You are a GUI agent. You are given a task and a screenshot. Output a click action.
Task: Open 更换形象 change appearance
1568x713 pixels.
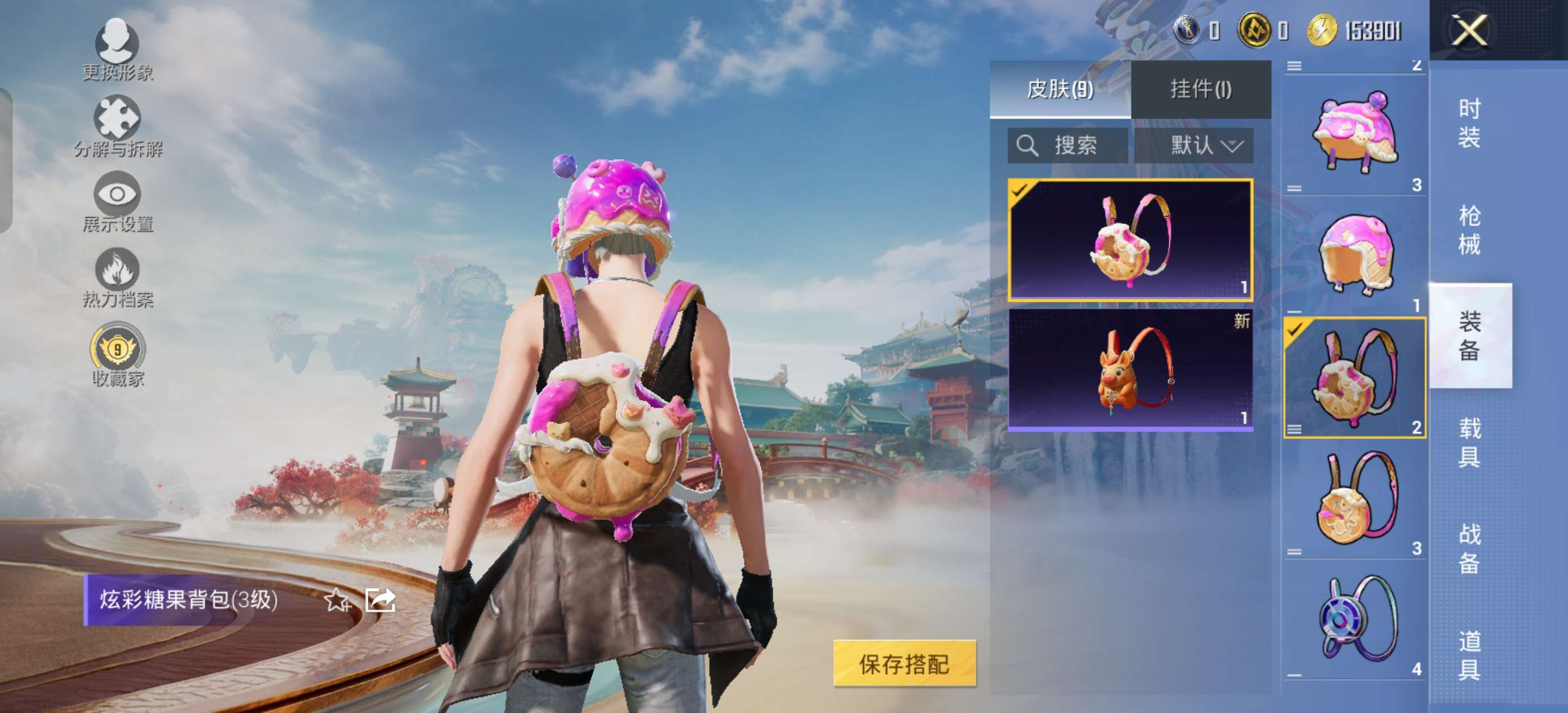117,49
